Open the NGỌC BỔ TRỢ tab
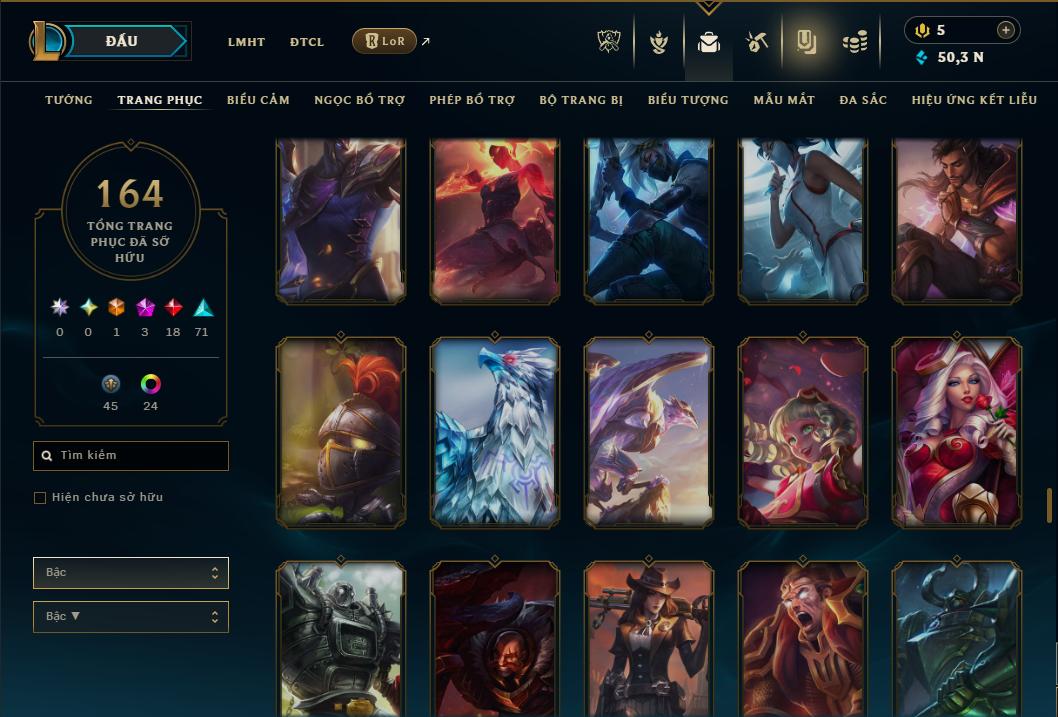1058x717 pixels. click(x=360, y=100)
